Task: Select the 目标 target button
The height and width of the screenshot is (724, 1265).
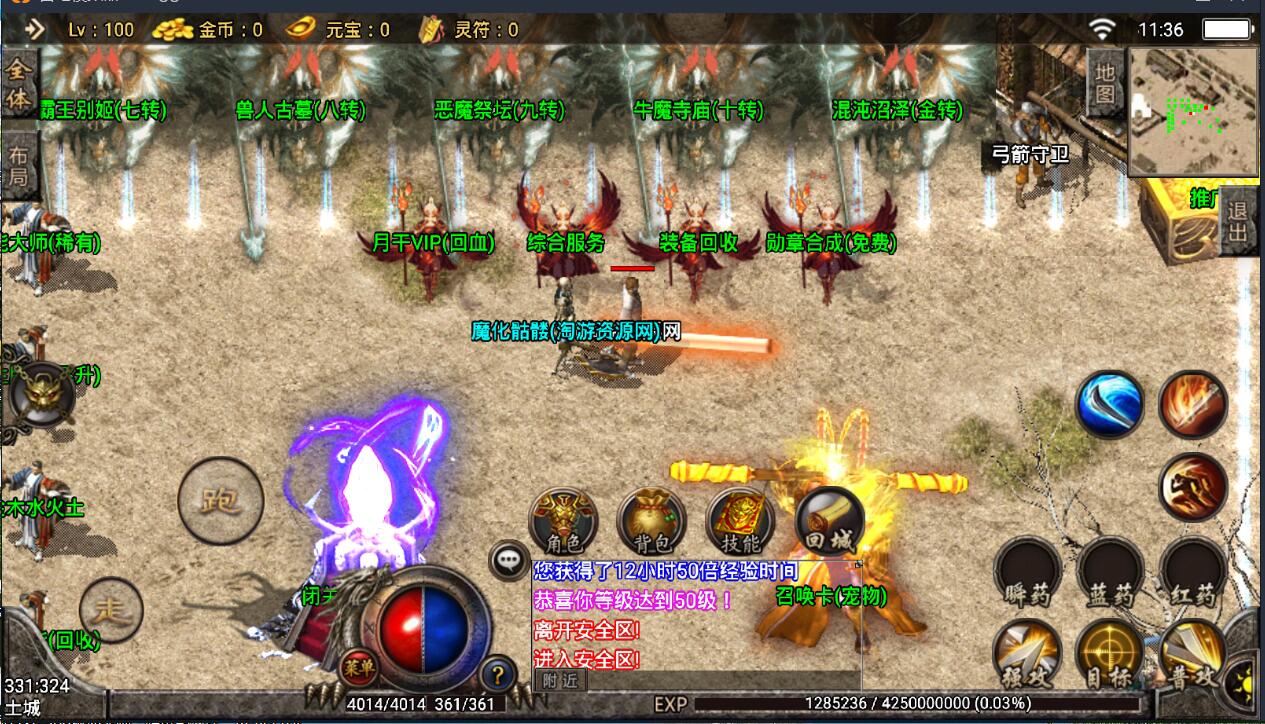Action: 1110,655
